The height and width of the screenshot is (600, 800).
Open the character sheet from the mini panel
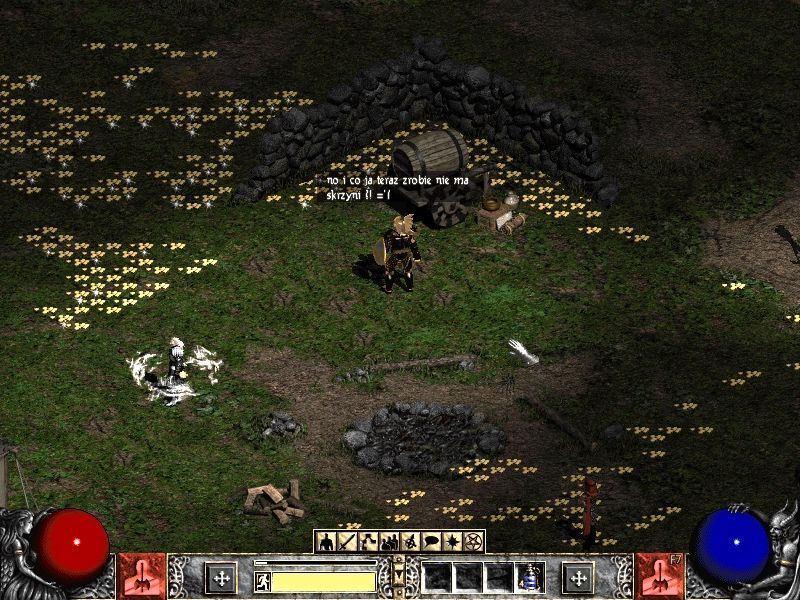325,541
